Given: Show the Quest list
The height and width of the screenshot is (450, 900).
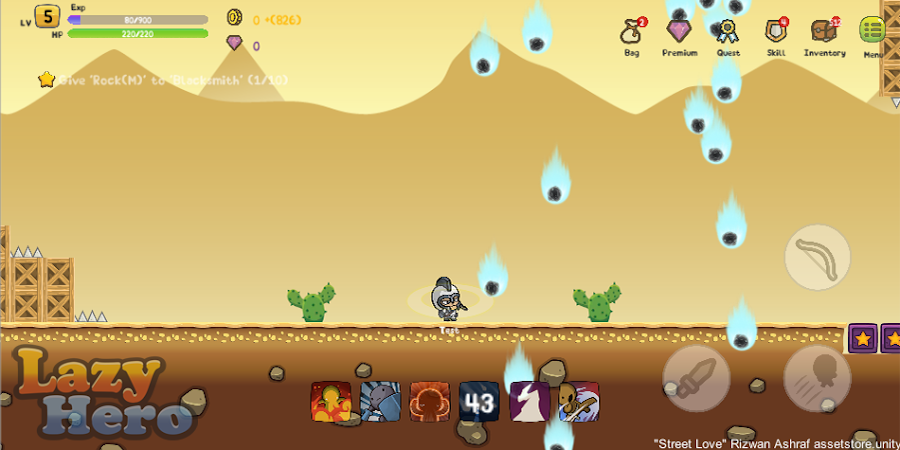Looking at the screenshot, I should (x=728, y=33).
